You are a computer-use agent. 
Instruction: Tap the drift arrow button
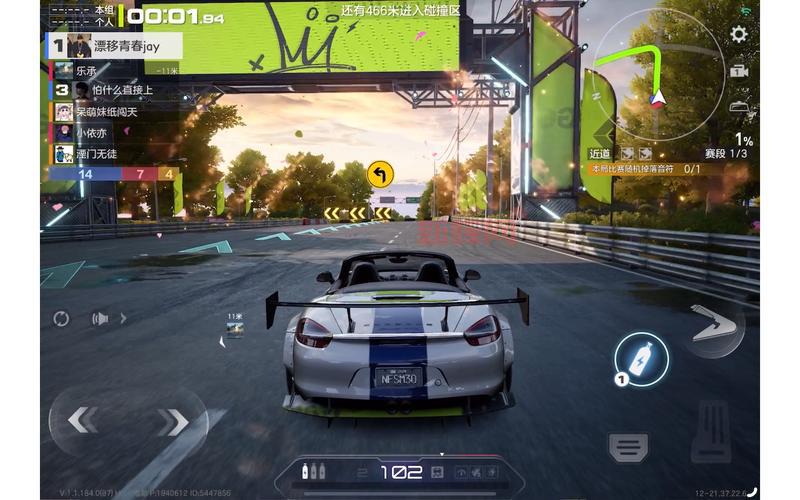[x=713, y=327]
